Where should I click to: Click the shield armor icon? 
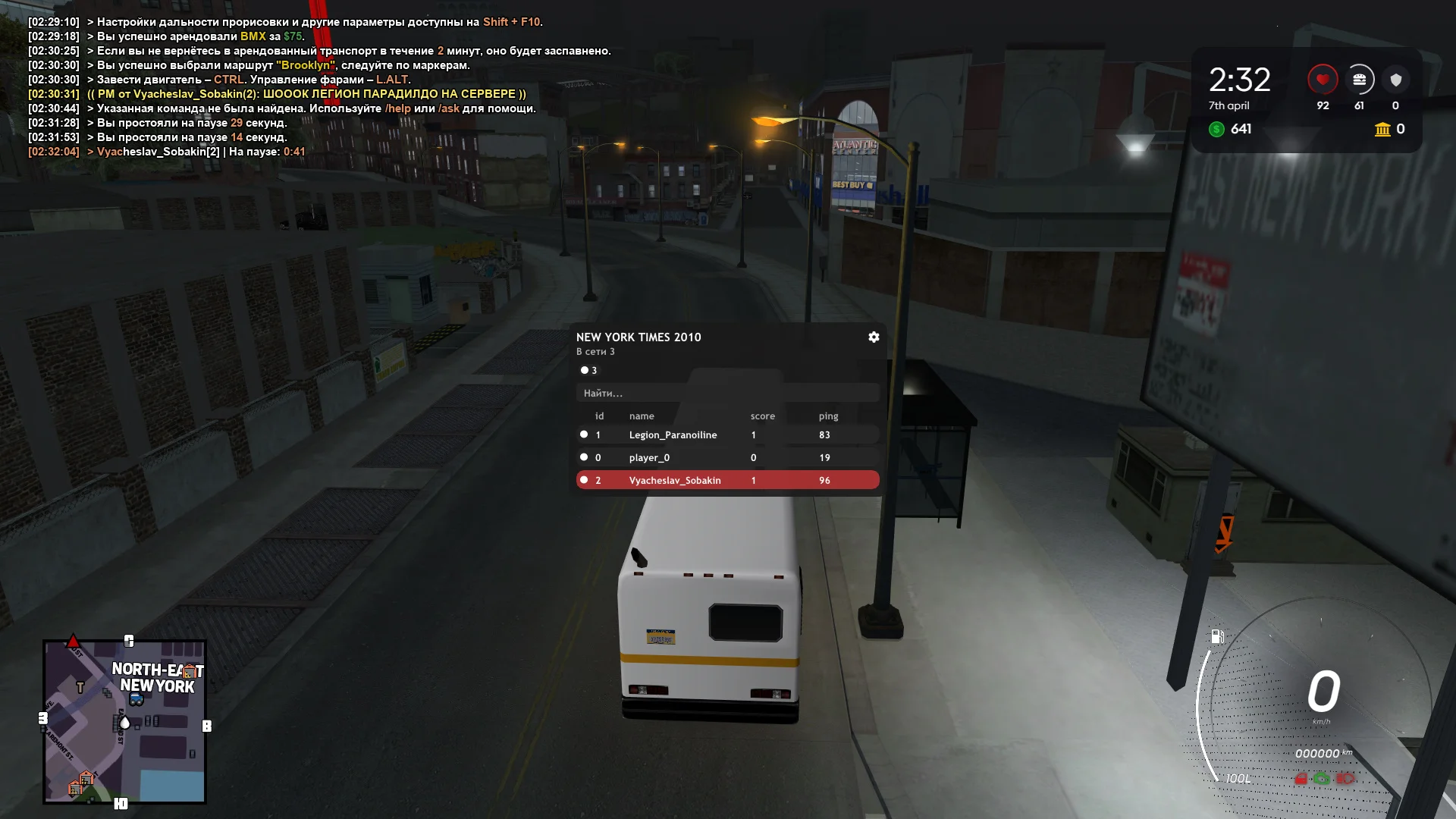[x=1395, y=78]
